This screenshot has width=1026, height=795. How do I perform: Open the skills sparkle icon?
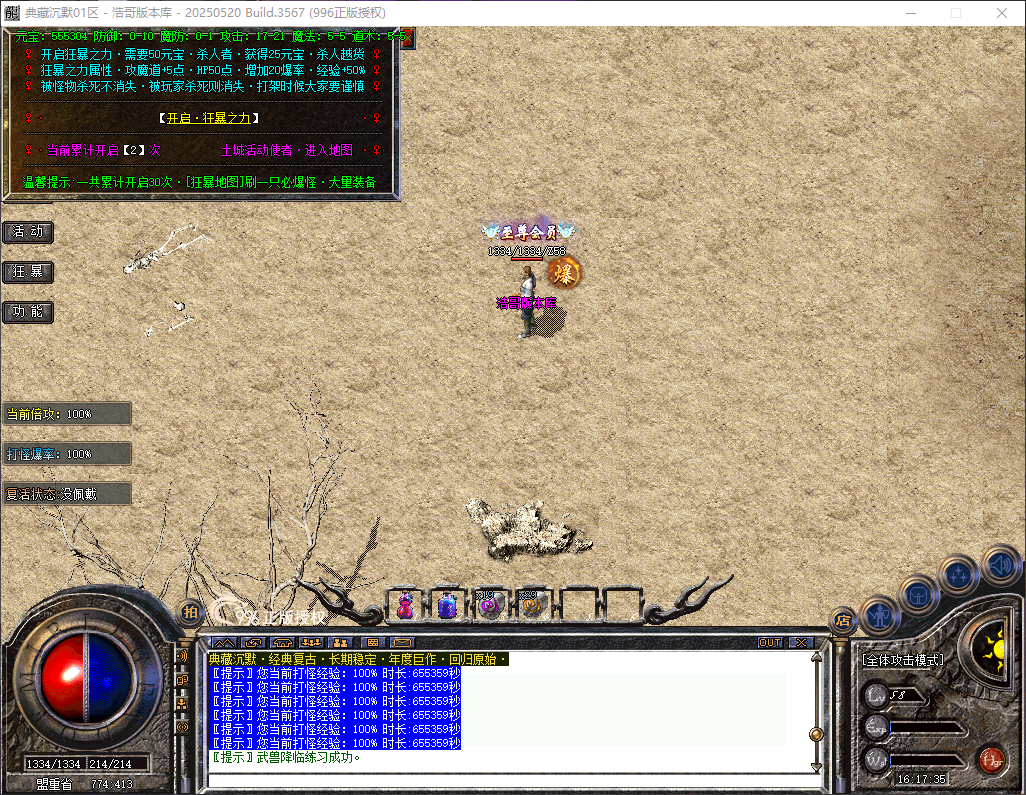959,575
